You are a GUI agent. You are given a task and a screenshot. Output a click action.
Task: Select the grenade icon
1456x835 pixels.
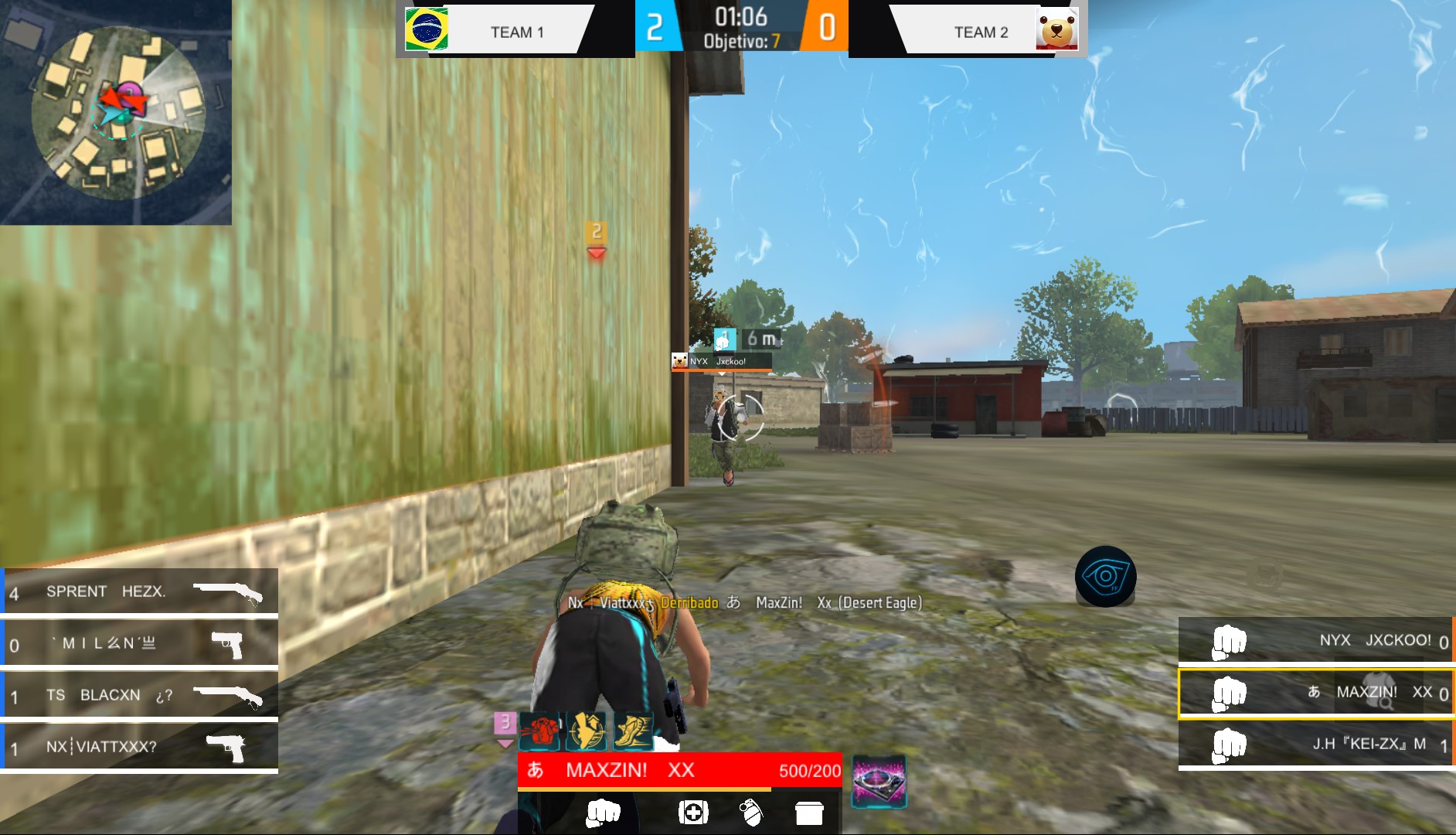pyautogui.click(x=751, y=813)
